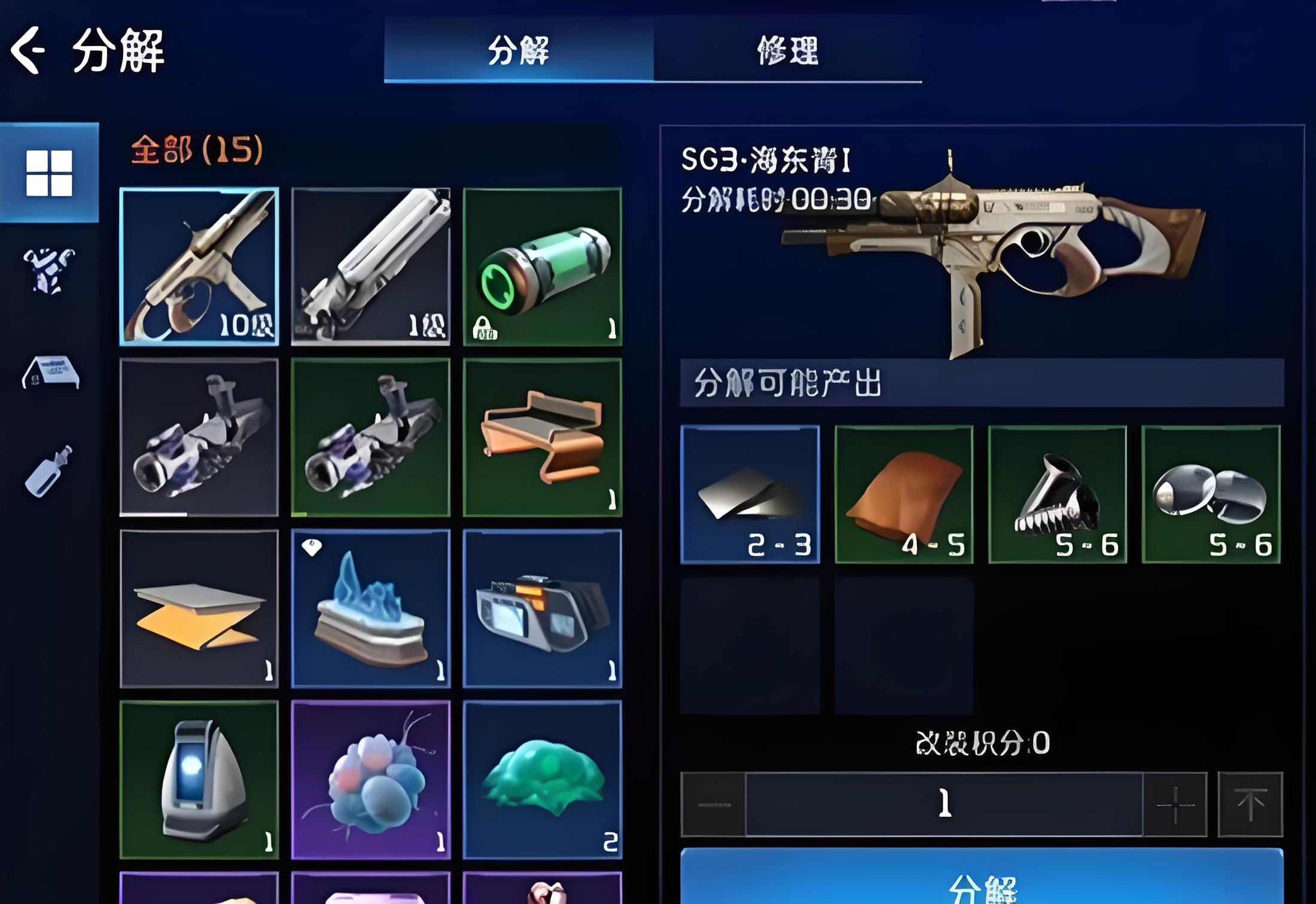Decrease quantity with the minus button
This screenshot has width=1316, height=904.
coord(714,805)
